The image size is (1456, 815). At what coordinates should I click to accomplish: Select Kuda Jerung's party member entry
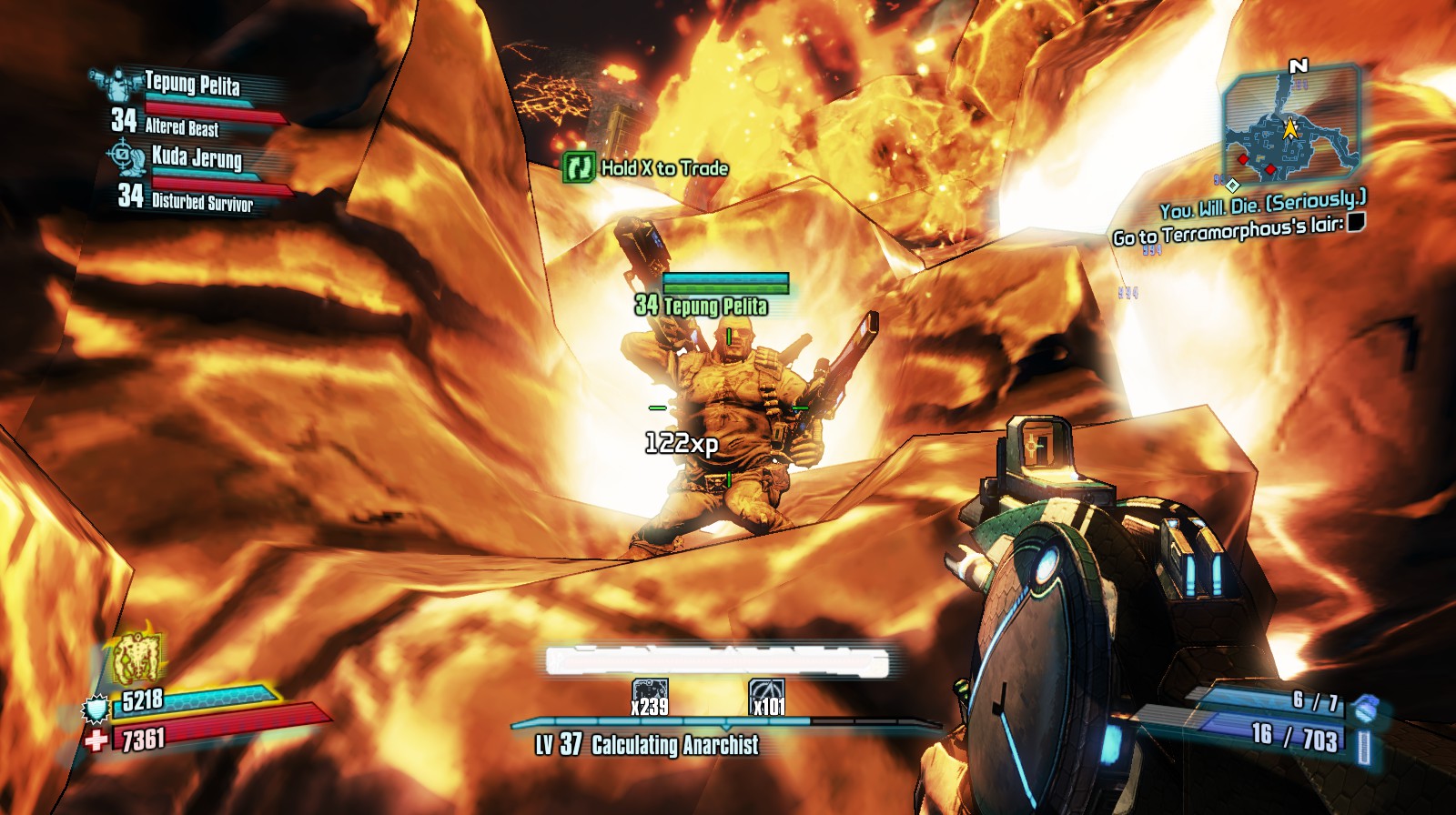[x=197, y=157]
